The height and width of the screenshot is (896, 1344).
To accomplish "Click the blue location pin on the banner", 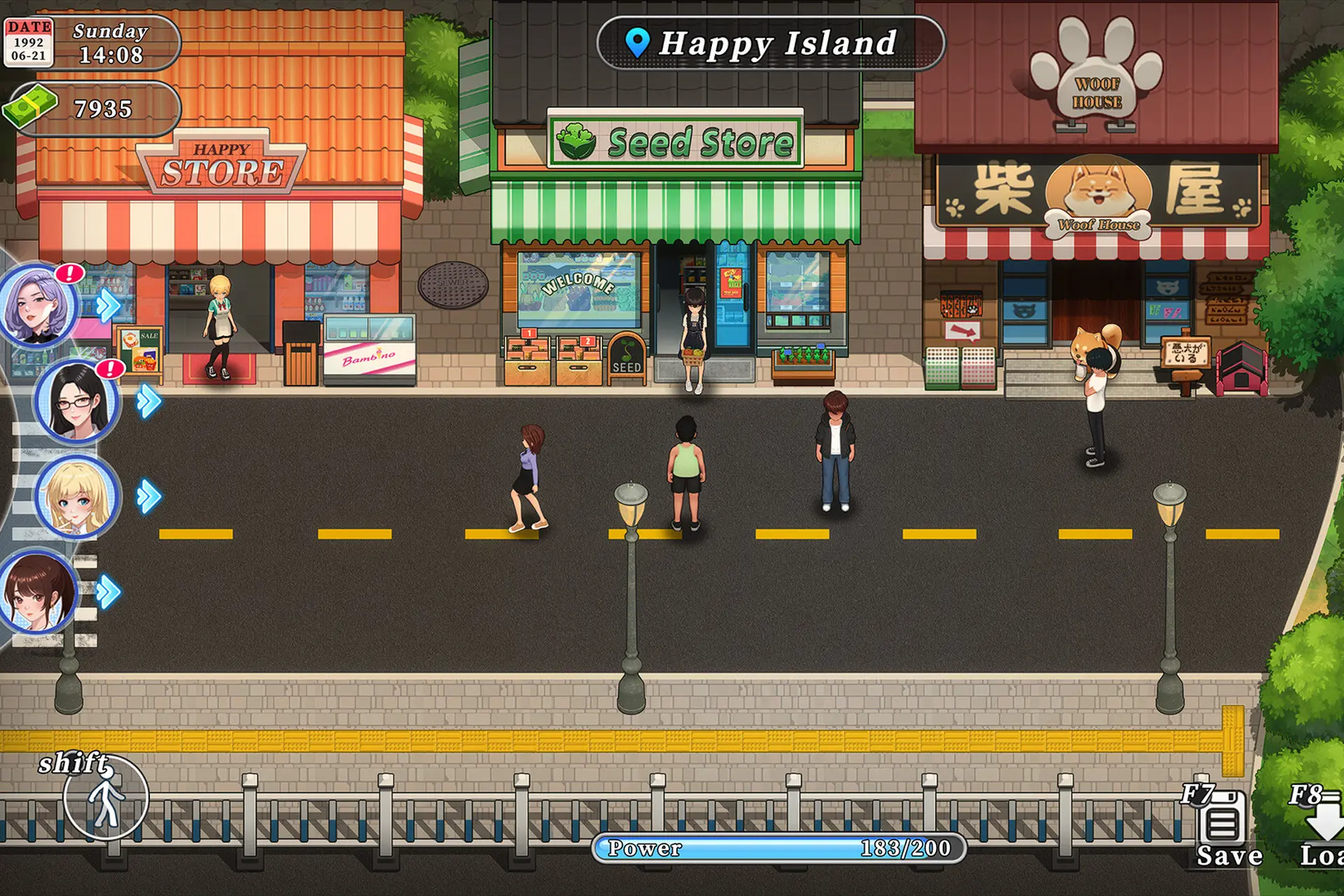I will [639, 43].
